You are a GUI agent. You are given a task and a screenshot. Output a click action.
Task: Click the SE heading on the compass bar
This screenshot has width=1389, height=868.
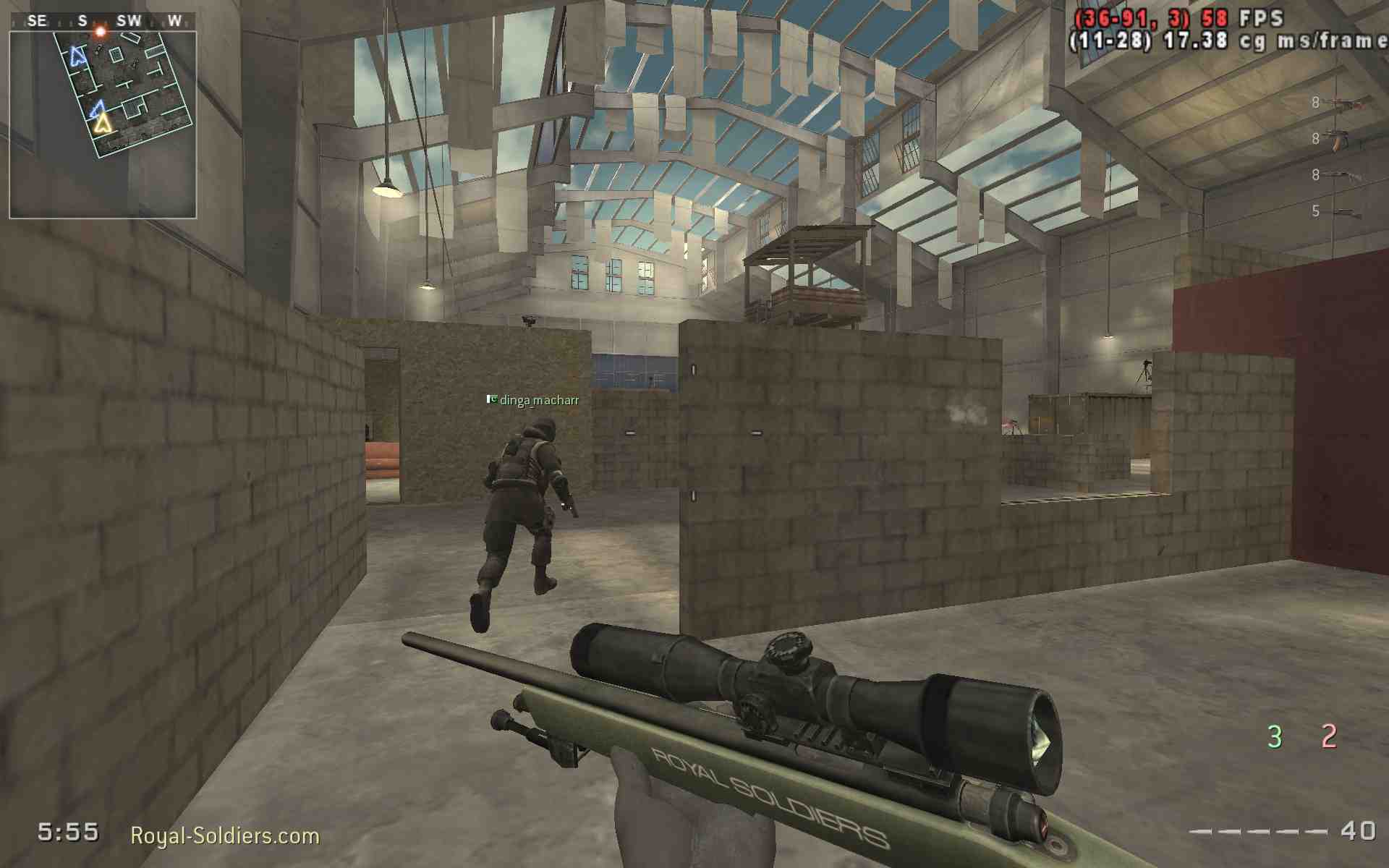(37, 20)
